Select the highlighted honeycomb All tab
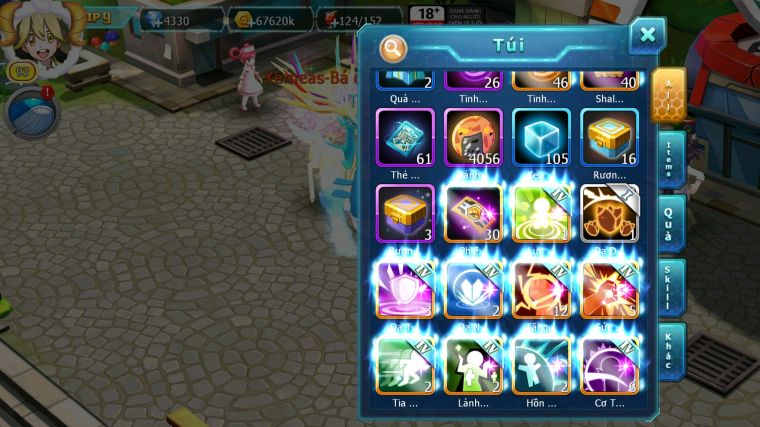 click(x=668, y=96)
